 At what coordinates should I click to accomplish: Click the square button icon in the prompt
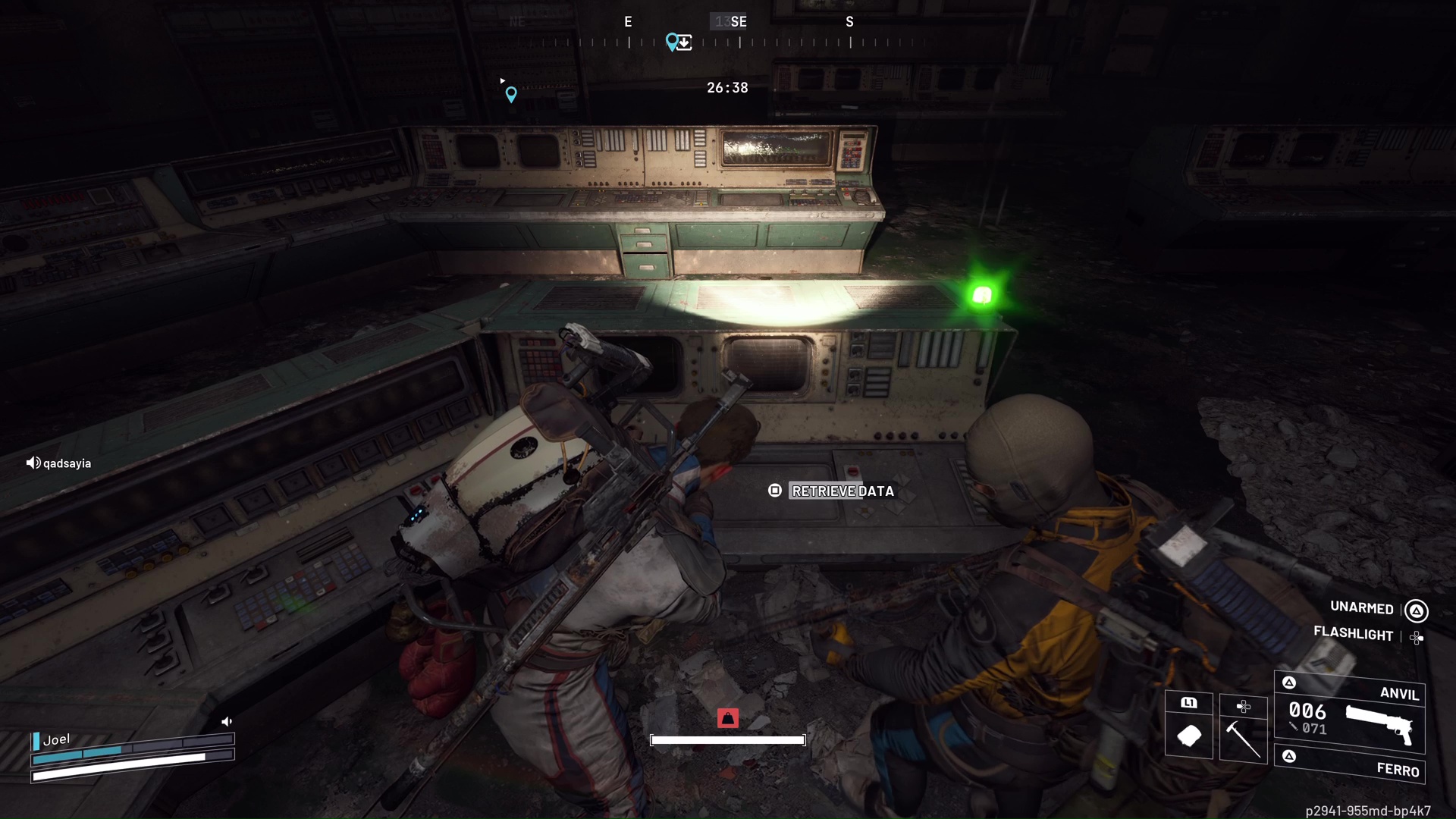click(775, 491)
